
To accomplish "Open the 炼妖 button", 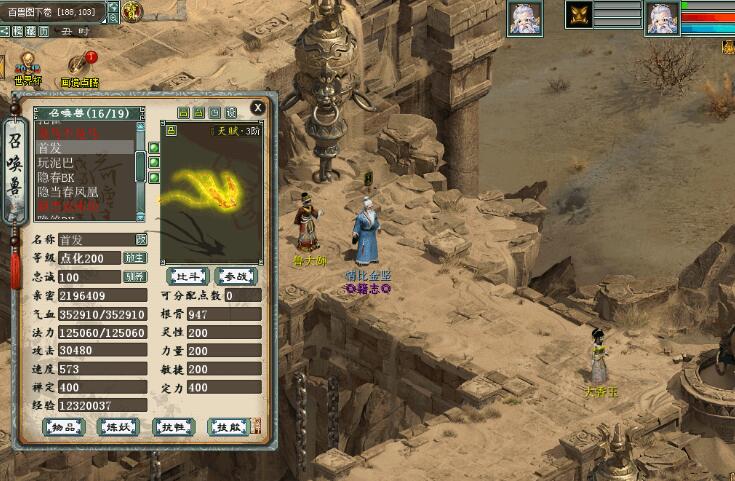I will (x=119, y=427).
